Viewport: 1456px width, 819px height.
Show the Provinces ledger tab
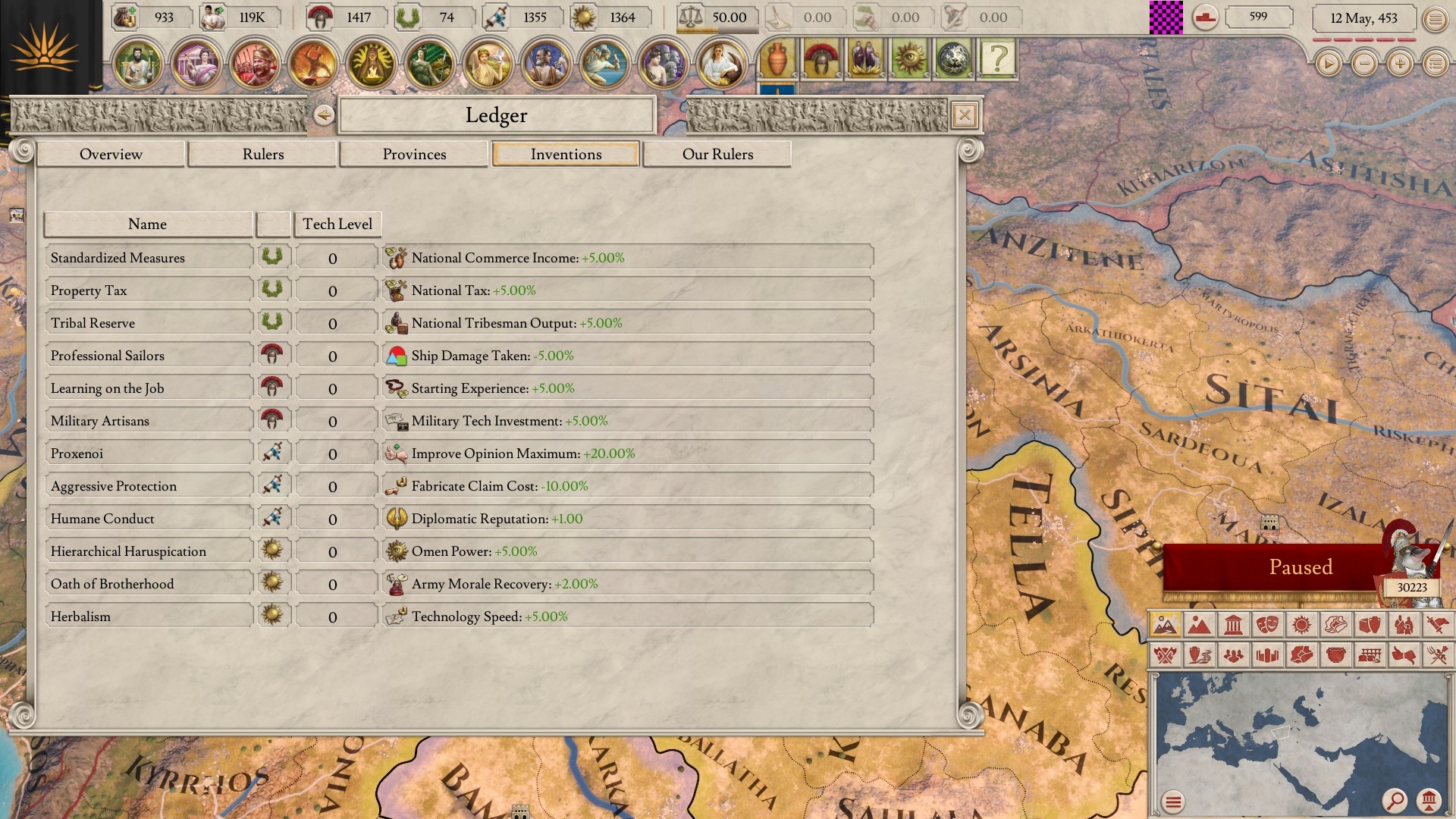(x=414, y=154)
